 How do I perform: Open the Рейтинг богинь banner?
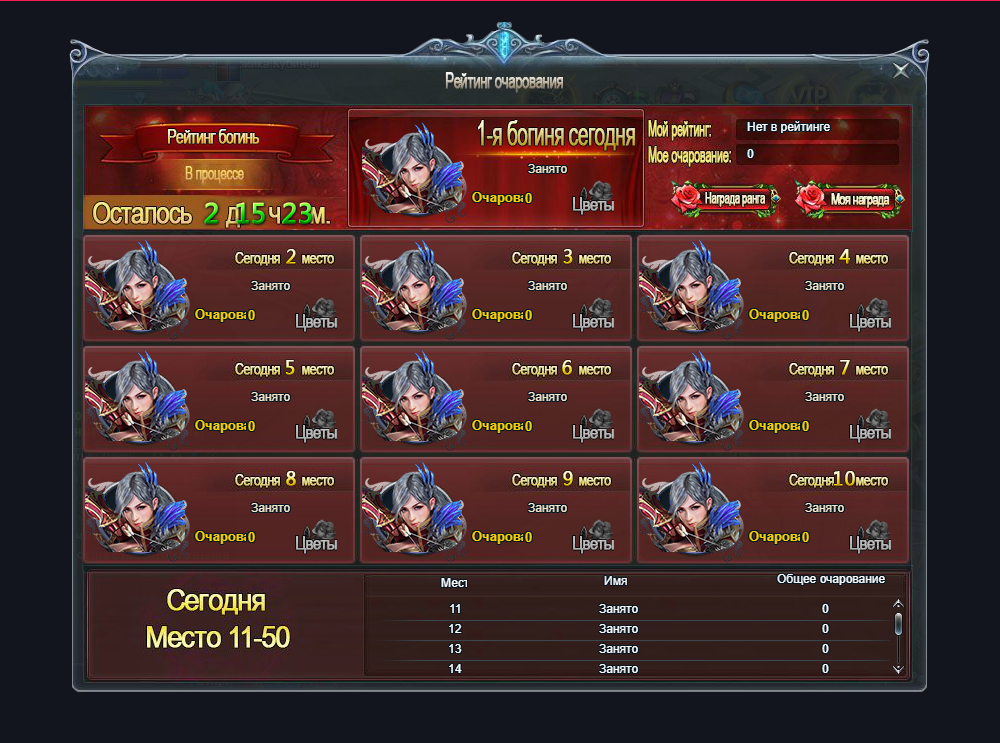click(214, 138)
